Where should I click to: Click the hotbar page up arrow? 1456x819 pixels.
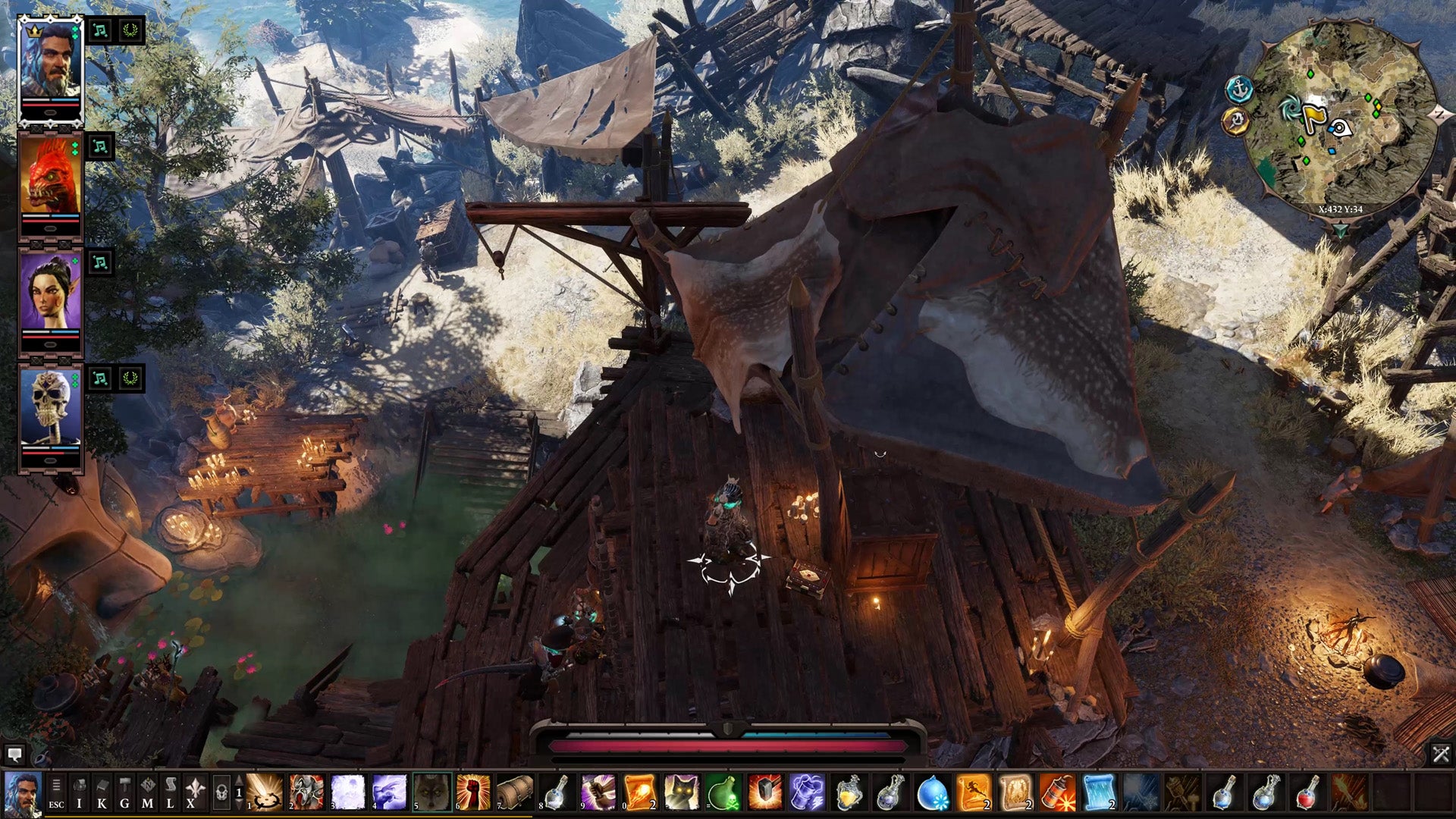point(238,780)
